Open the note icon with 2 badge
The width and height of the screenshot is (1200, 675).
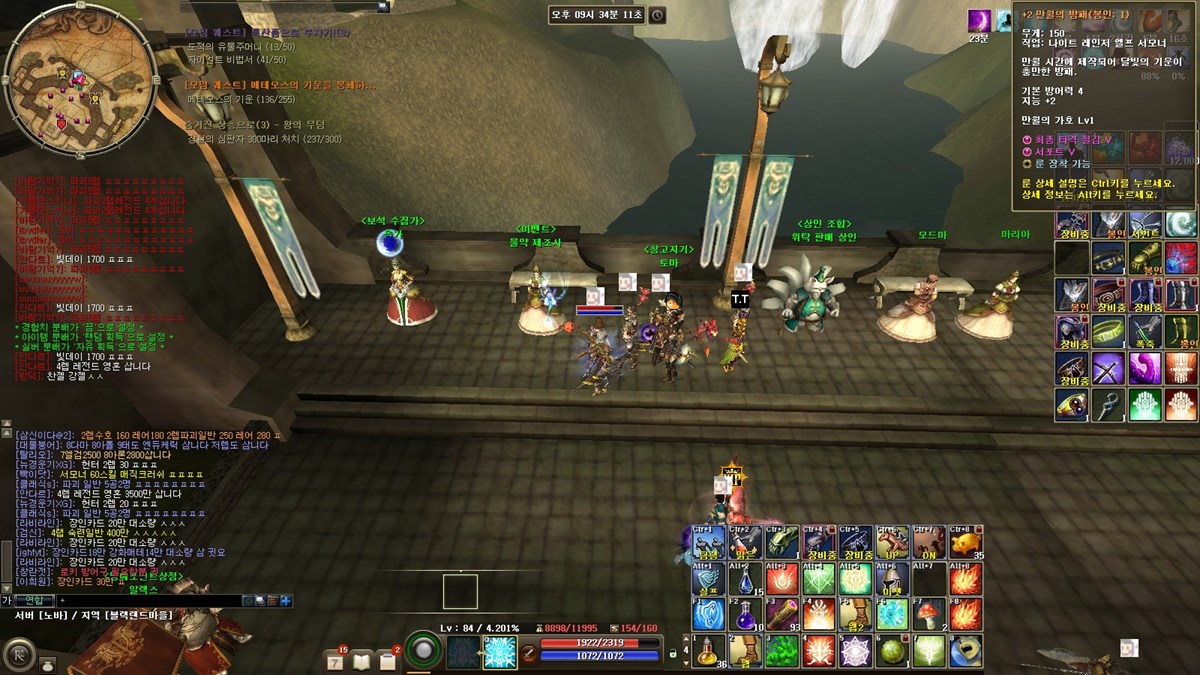point(387,660)
